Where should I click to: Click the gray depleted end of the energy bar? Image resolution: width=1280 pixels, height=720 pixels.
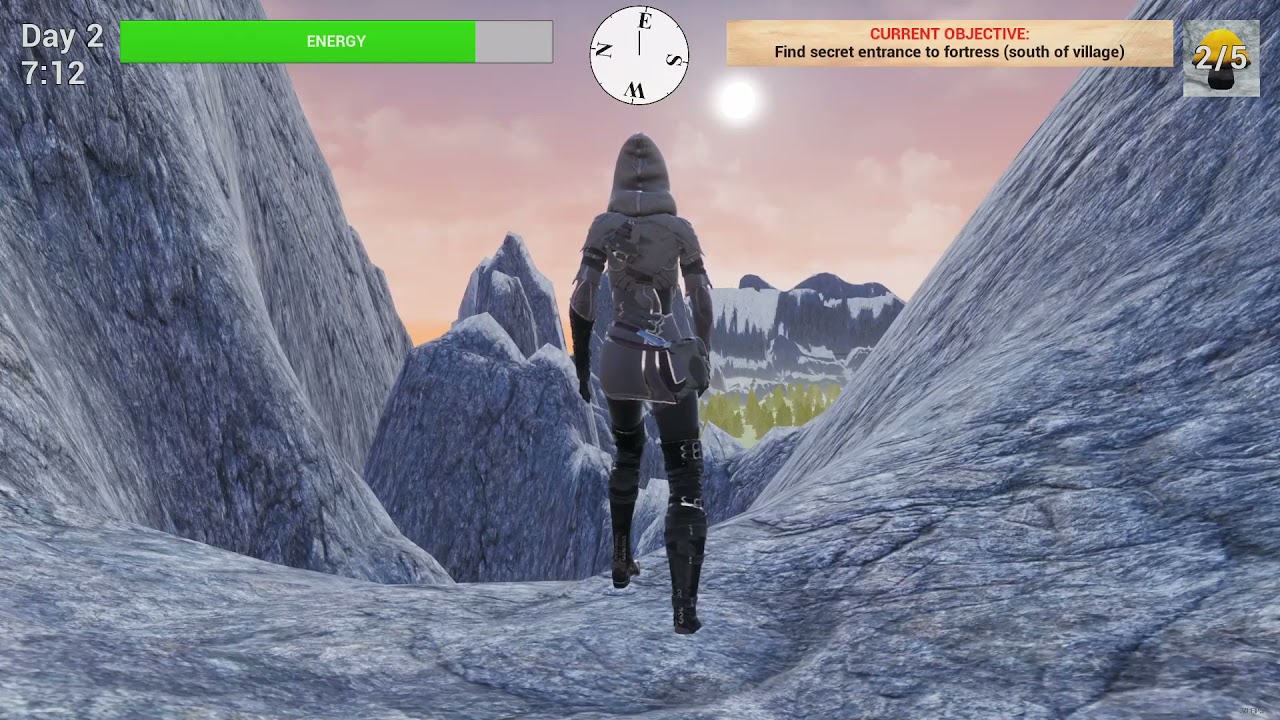coord(515,41)
